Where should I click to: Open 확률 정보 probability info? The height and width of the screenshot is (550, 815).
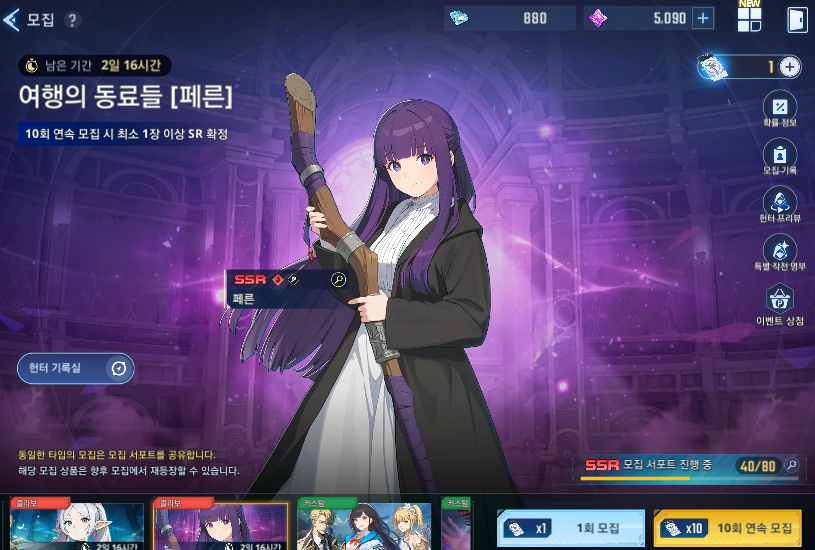point(780,110)
